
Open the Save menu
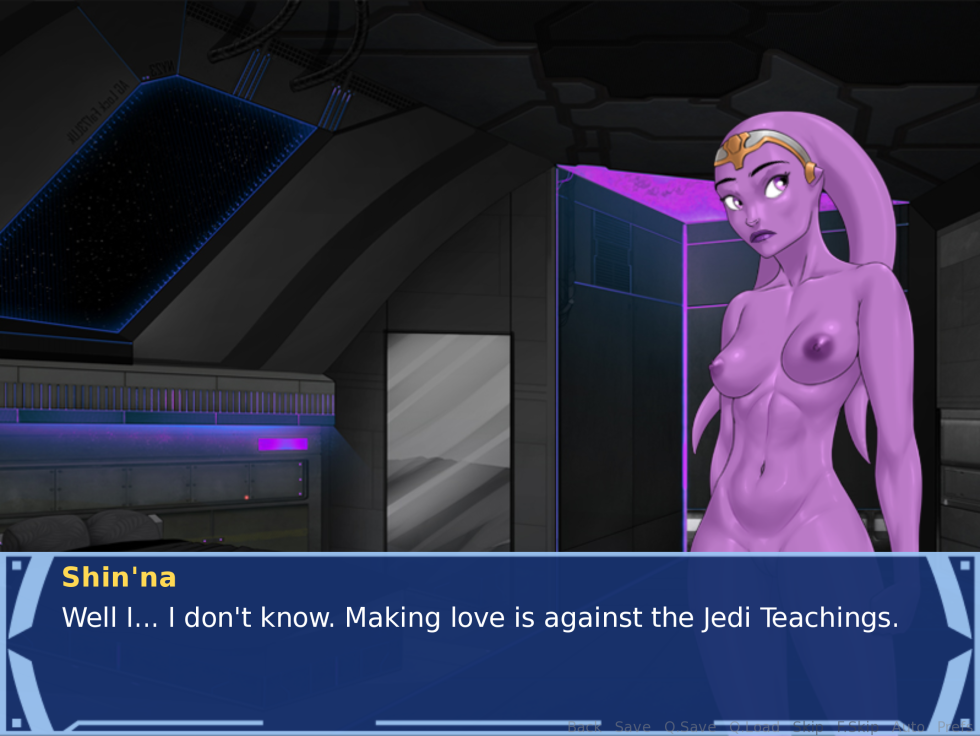coord(632,727)
